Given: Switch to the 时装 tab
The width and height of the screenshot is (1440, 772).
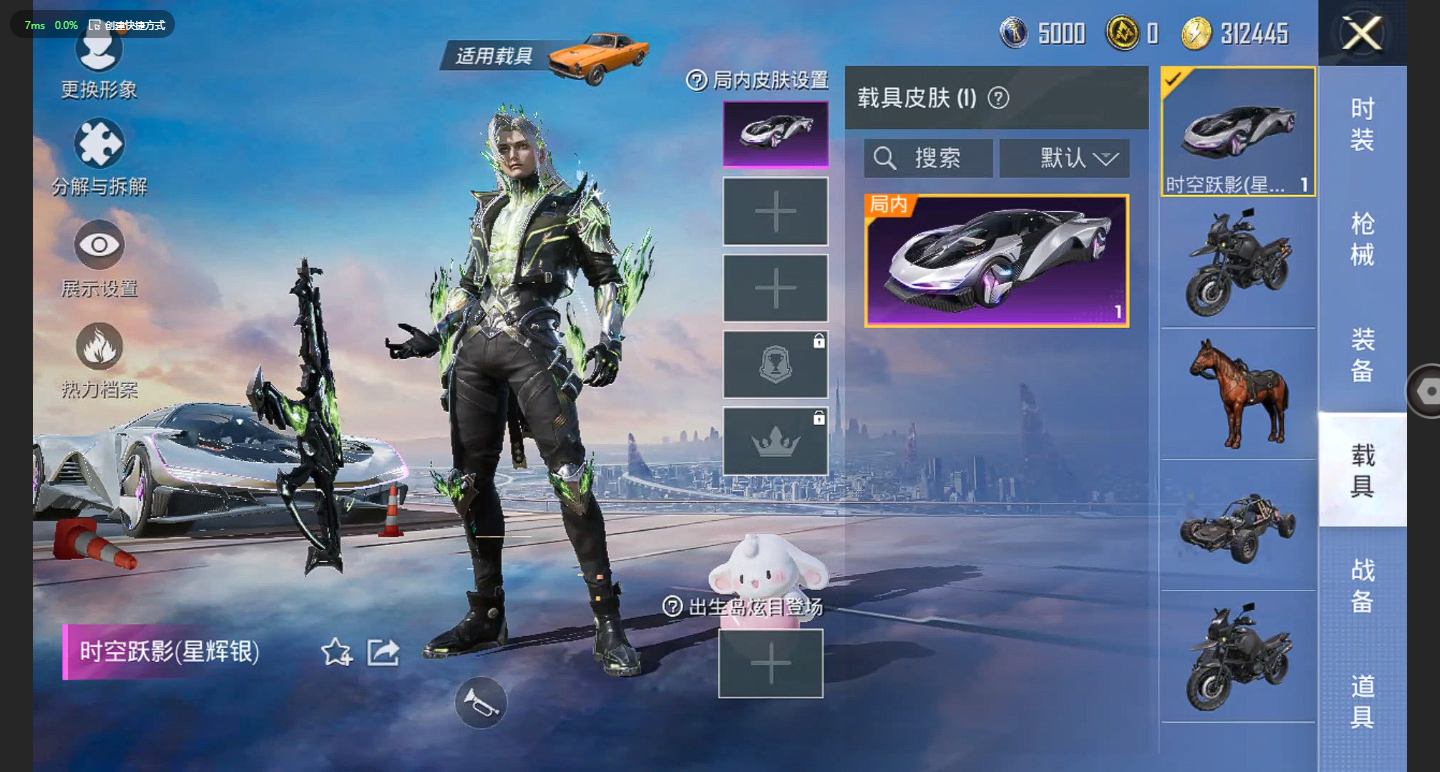Looking at the screenshot, I should (x=1362, y=124).
